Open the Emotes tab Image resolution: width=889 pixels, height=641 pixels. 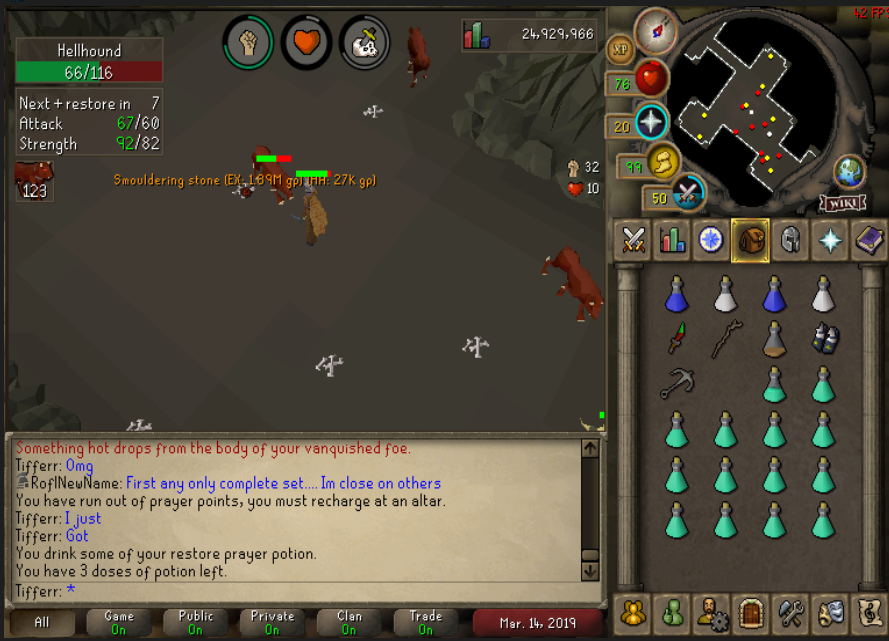pyautogui.click(x=829, y=611)
